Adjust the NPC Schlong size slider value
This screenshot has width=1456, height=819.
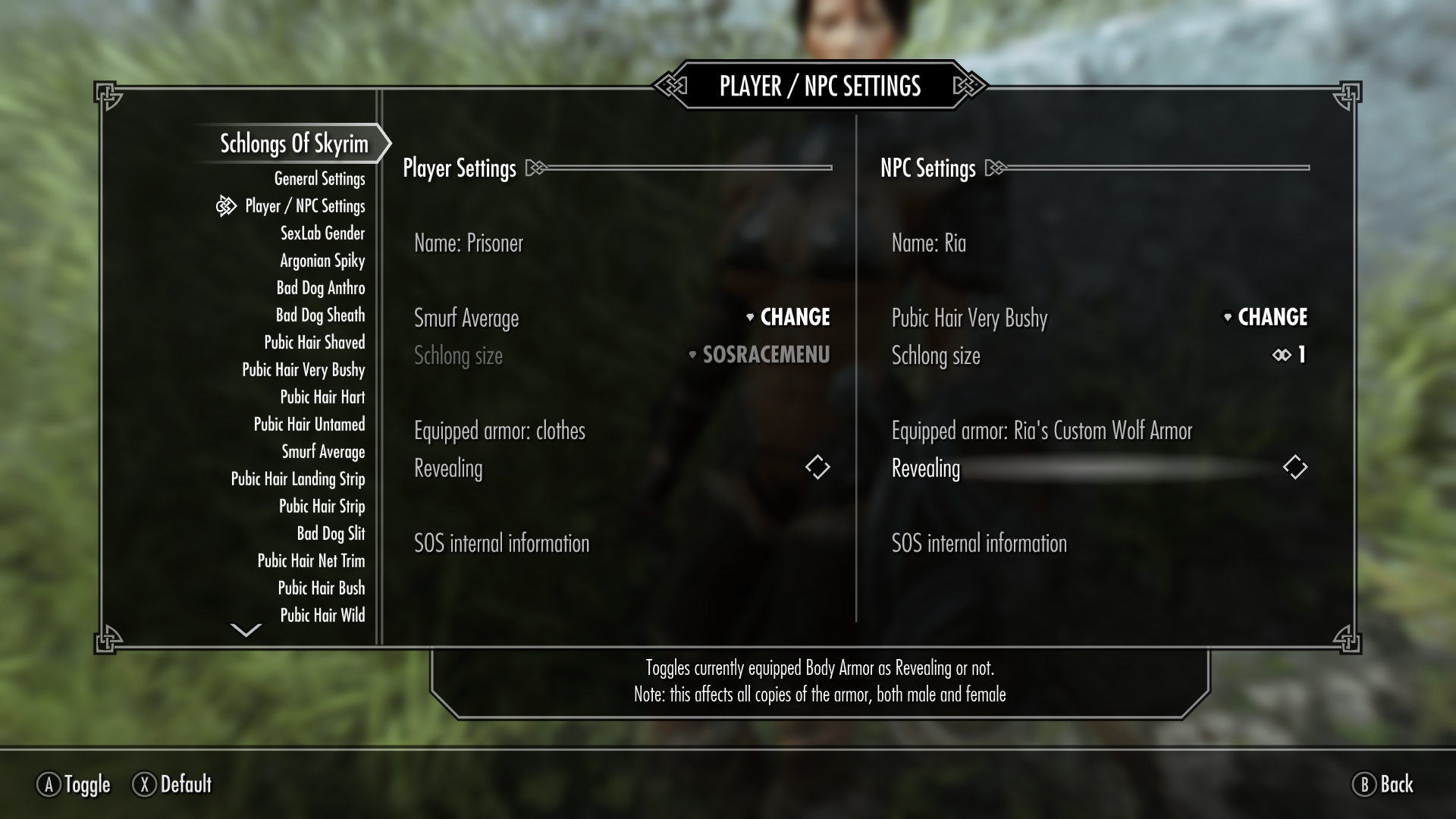(1289, 355)
